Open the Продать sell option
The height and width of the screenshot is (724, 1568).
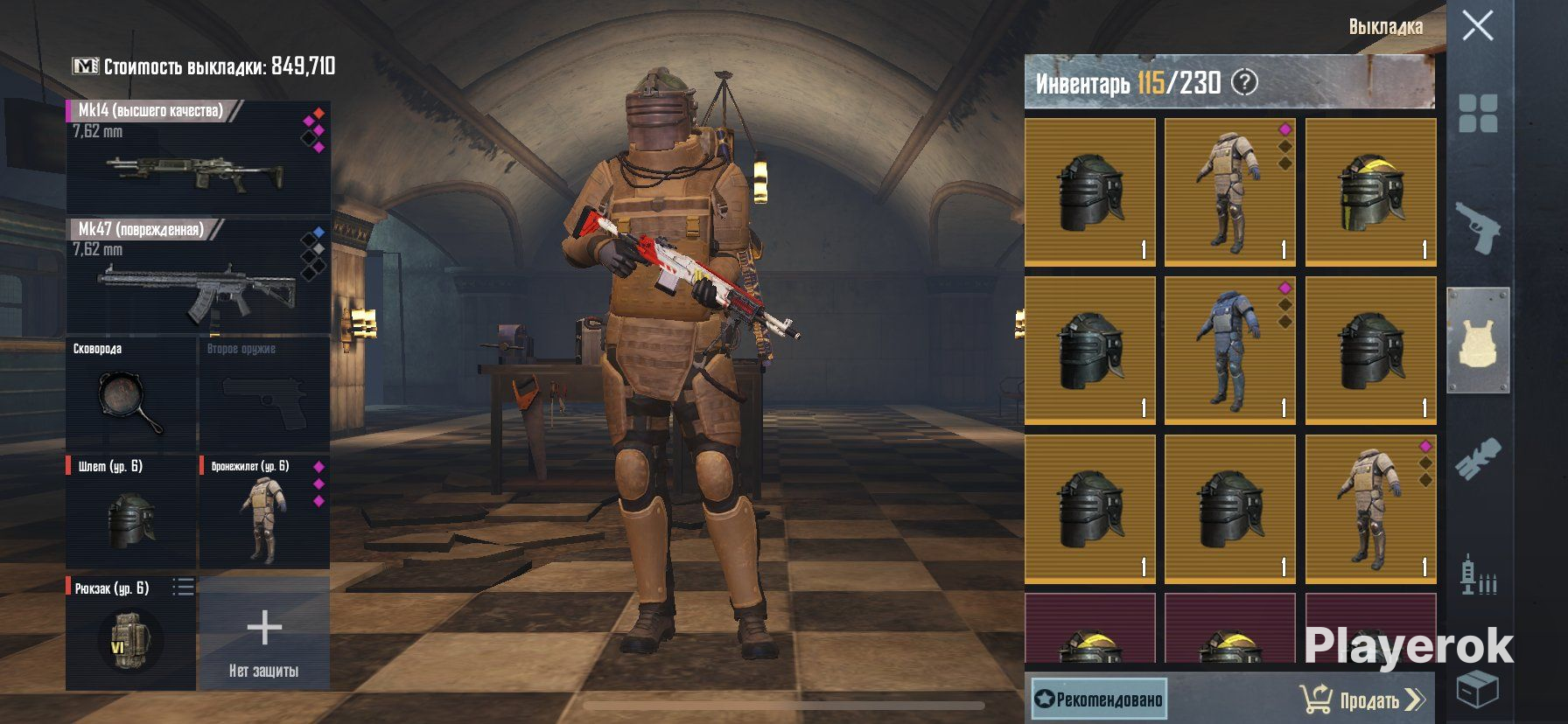(1363, 699)
